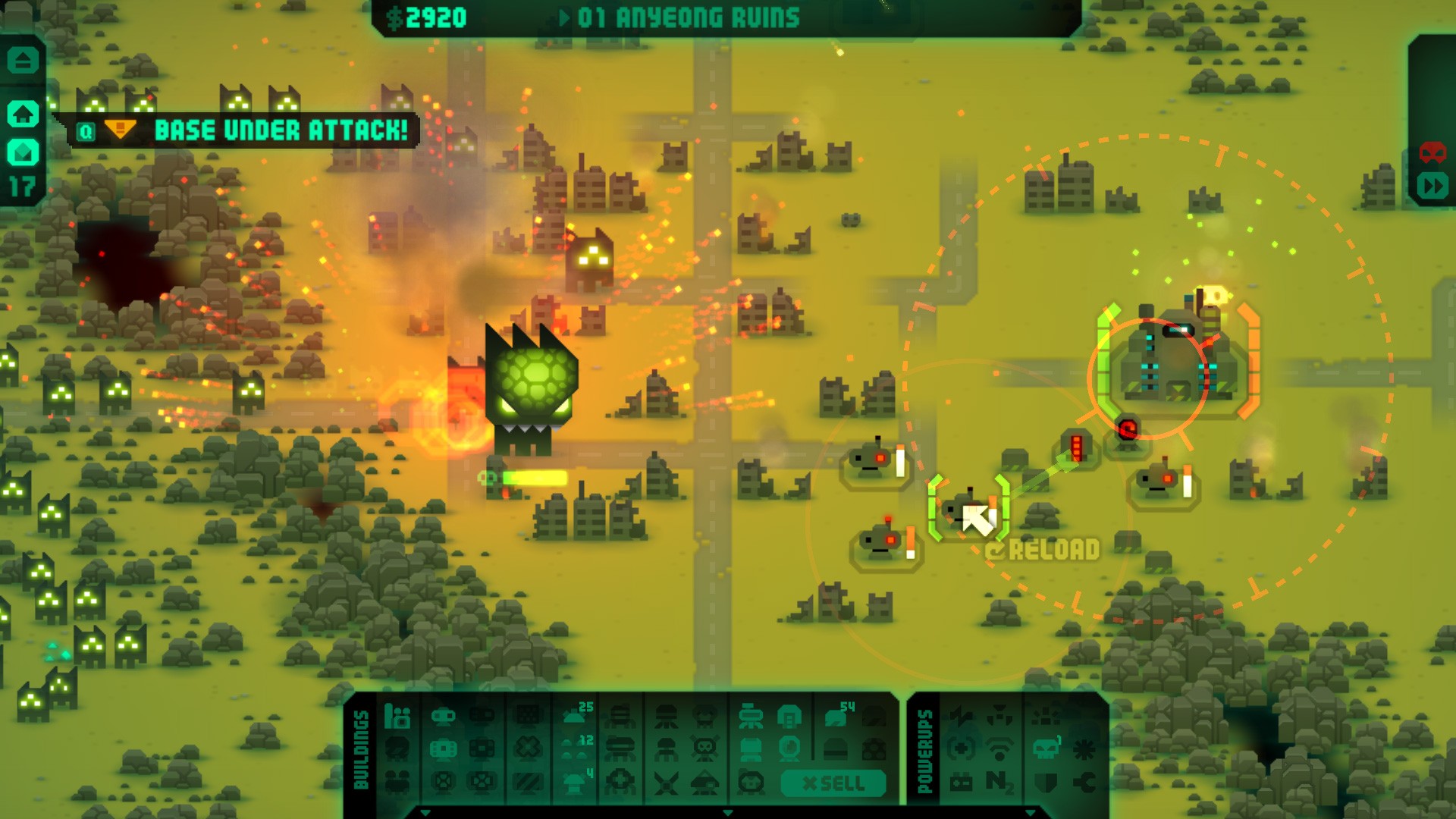The height and width of the screenshot is (819, 1456).
Task: Select the snowflake freeze powerup
Action: 1084,749
